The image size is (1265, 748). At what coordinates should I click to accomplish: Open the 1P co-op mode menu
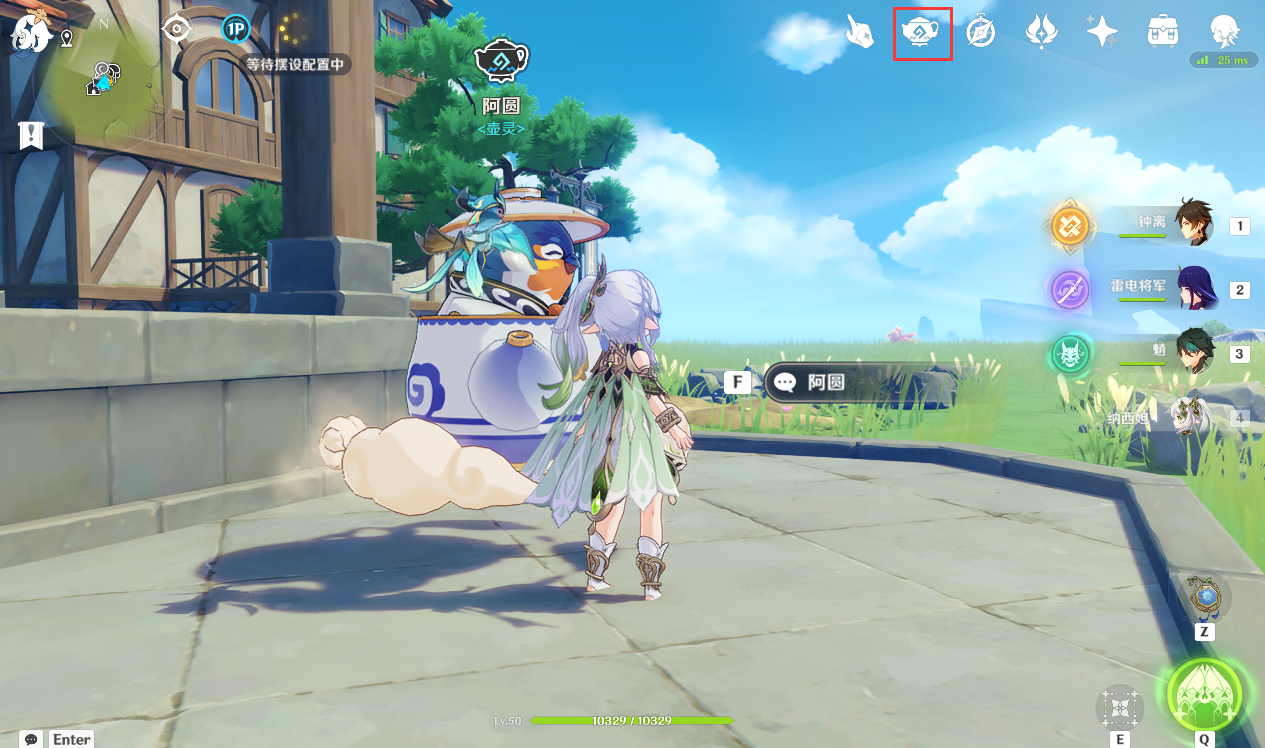coord(235,29)
